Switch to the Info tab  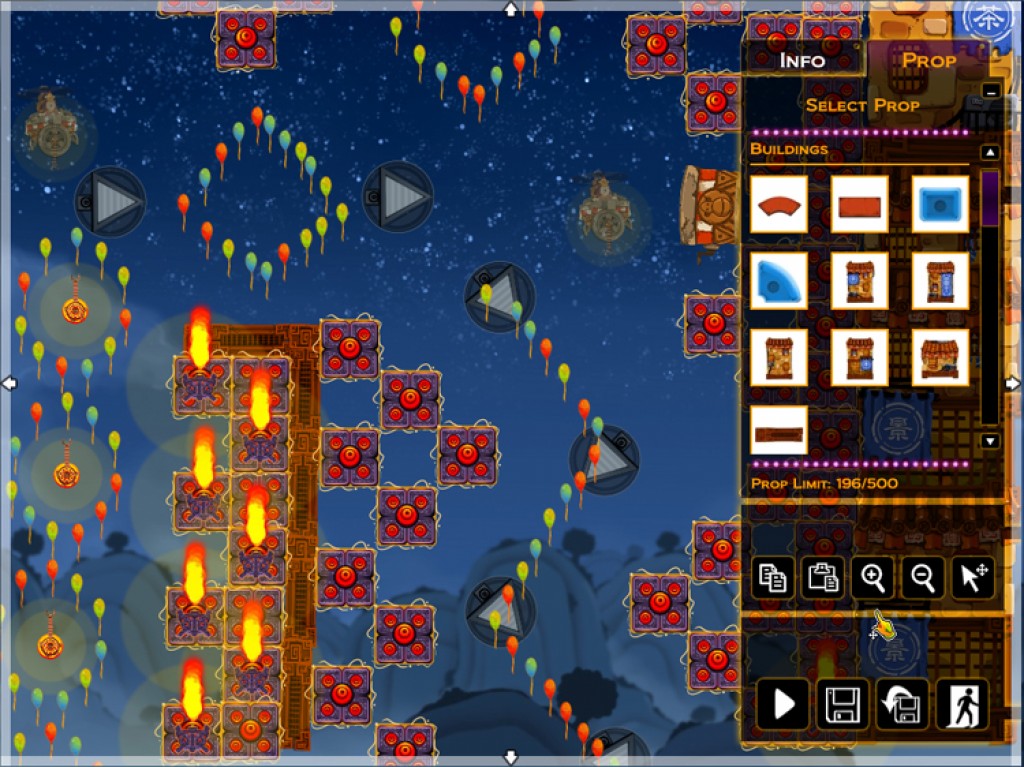[x=802, y=60]
